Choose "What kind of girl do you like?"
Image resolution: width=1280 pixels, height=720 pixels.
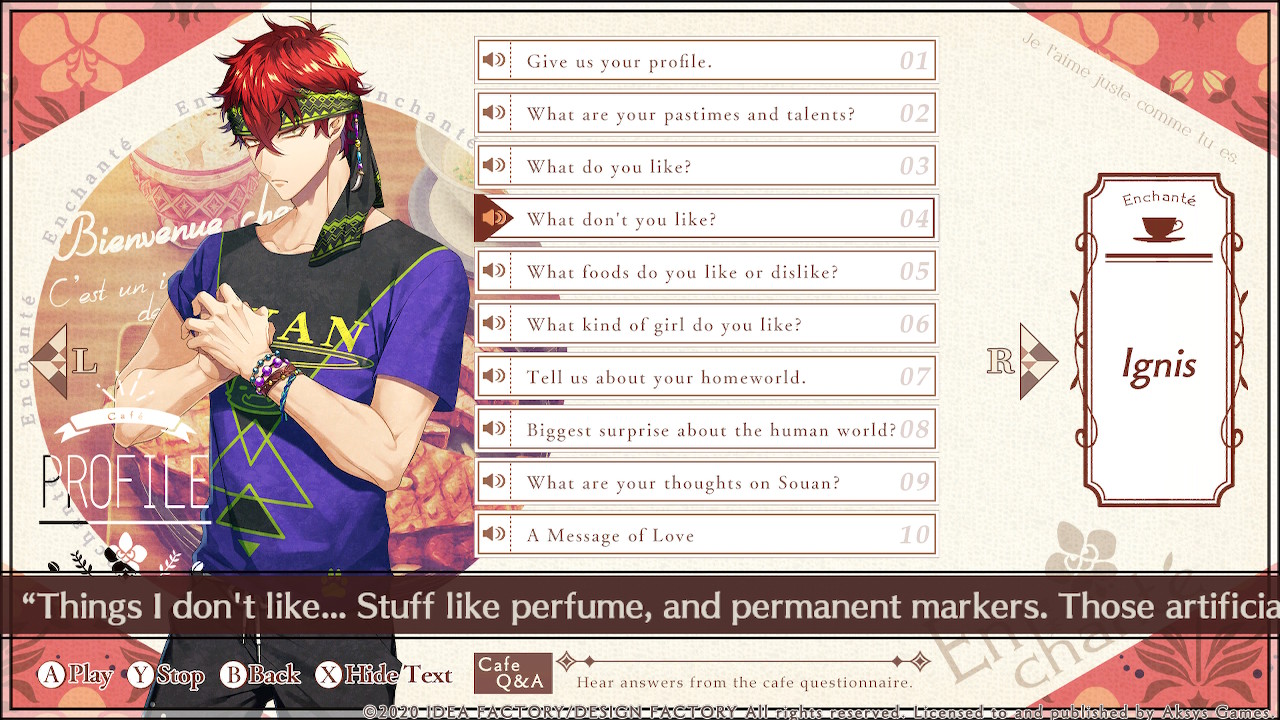click(x=705, y=325)
